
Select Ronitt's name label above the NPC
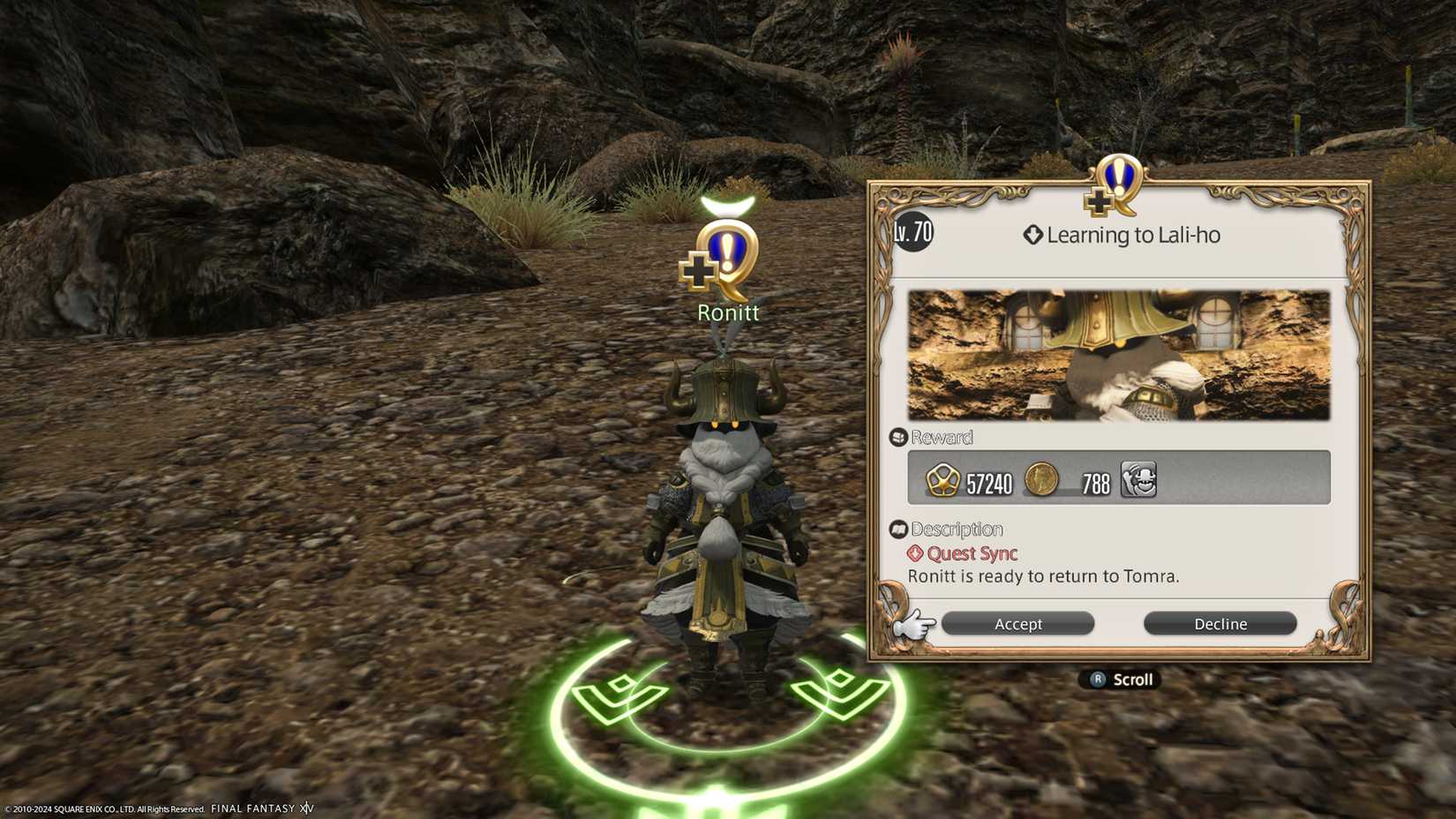click(x=729, y=312)
